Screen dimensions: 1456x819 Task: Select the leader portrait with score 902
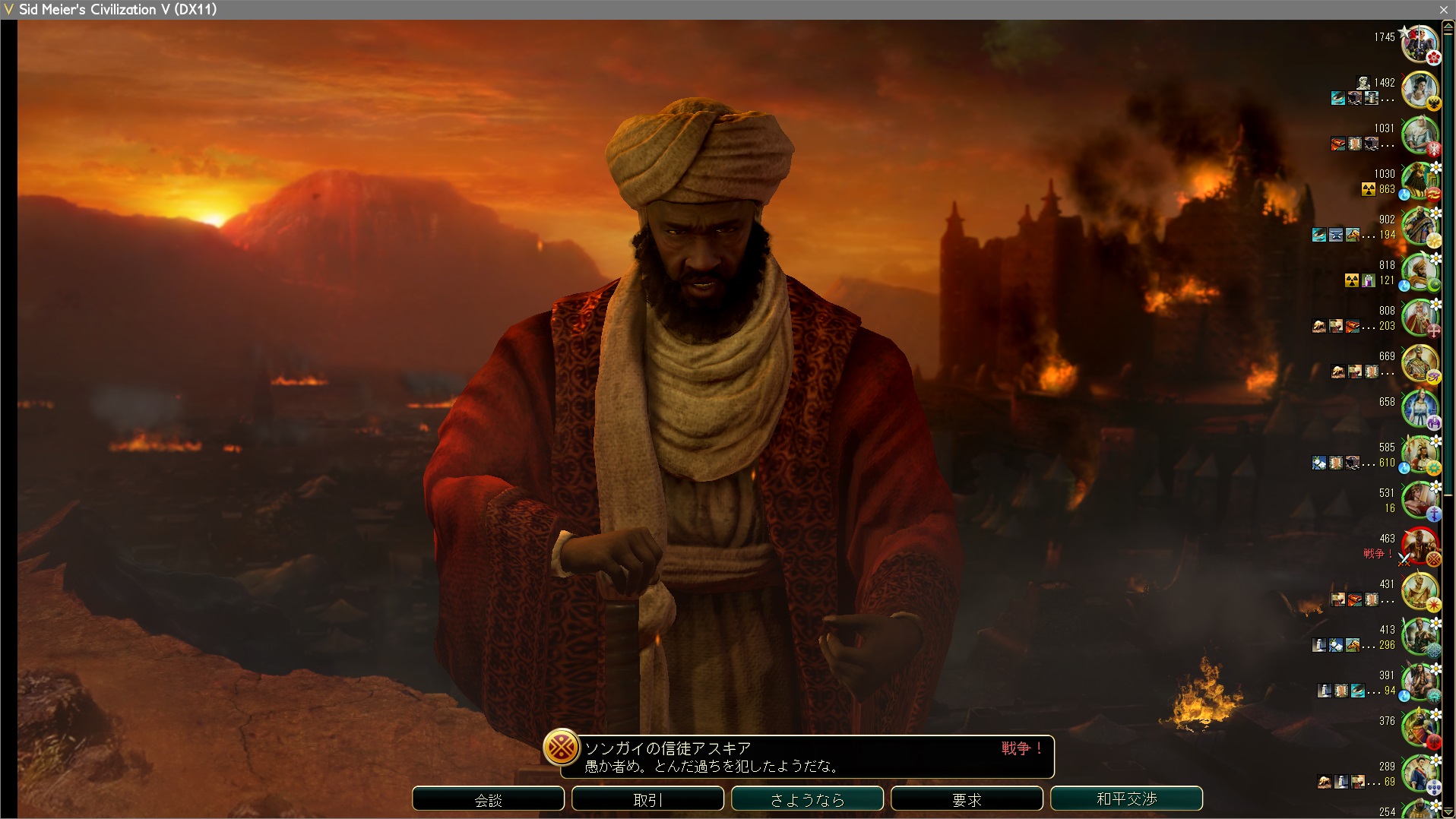1419,226
